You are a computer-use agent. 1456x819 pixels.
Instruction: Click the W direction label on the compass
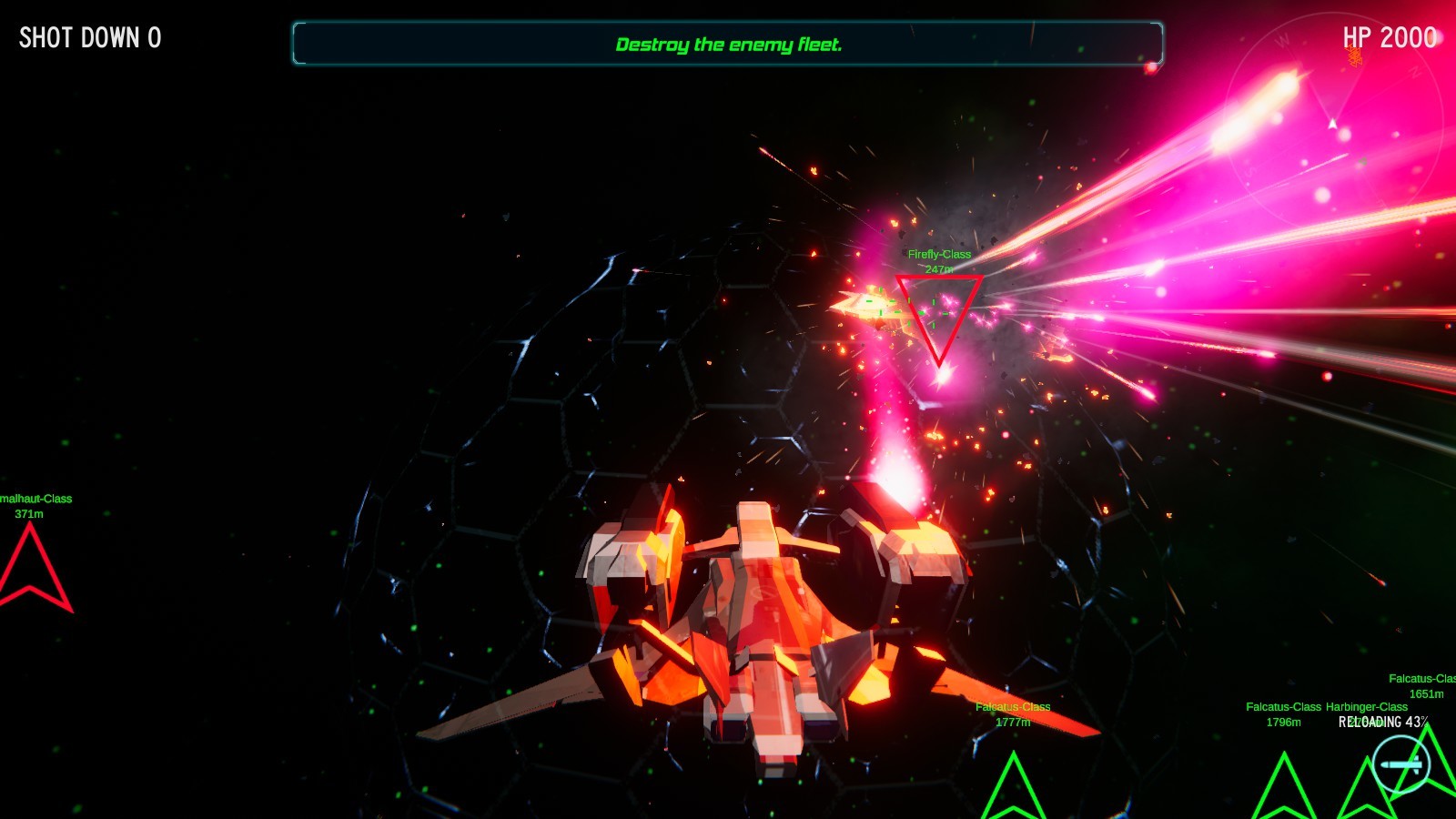[x=1284, y=41]
